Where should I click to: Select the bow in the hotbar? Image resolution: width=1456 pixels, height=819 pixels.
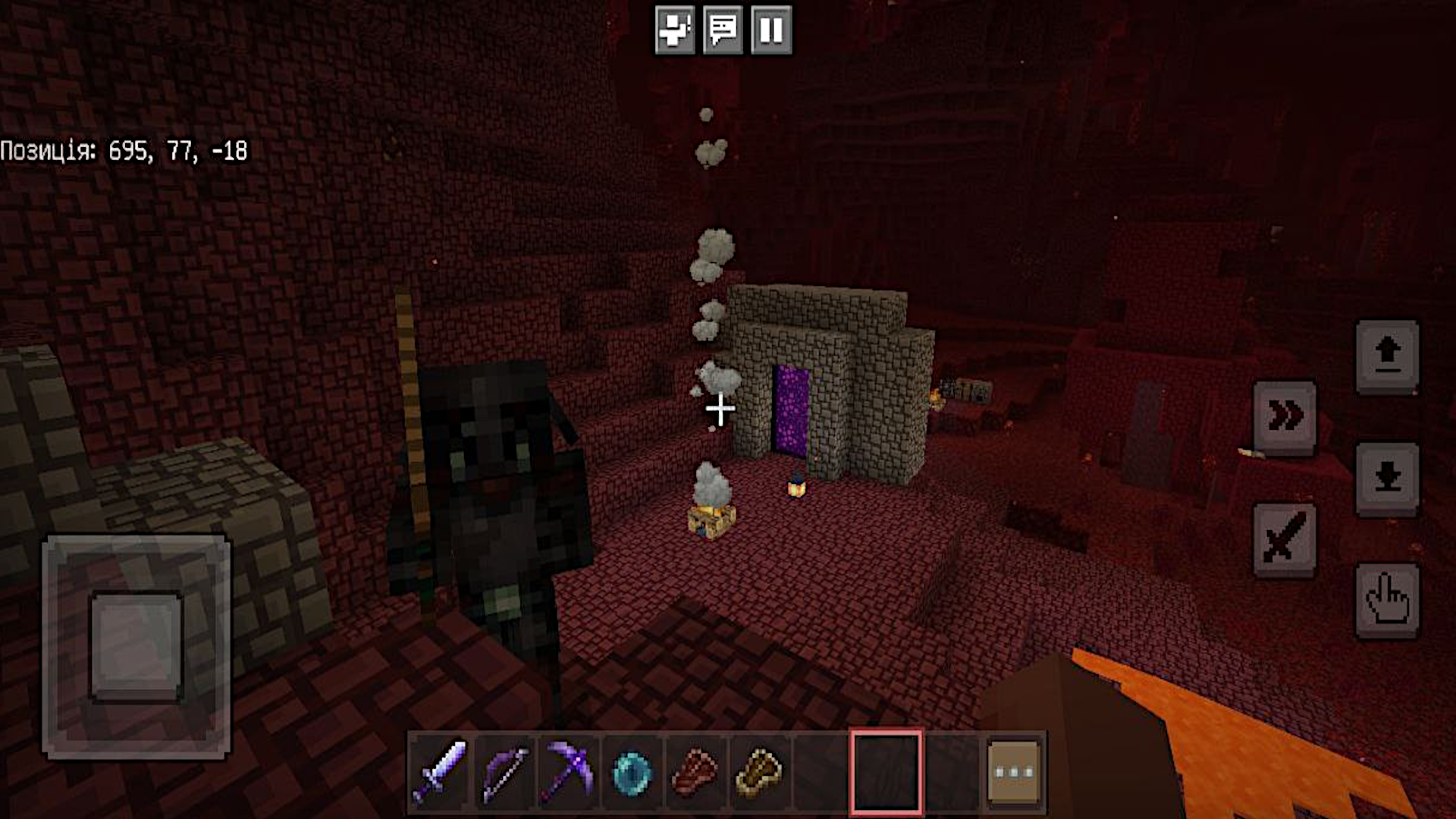500,773
